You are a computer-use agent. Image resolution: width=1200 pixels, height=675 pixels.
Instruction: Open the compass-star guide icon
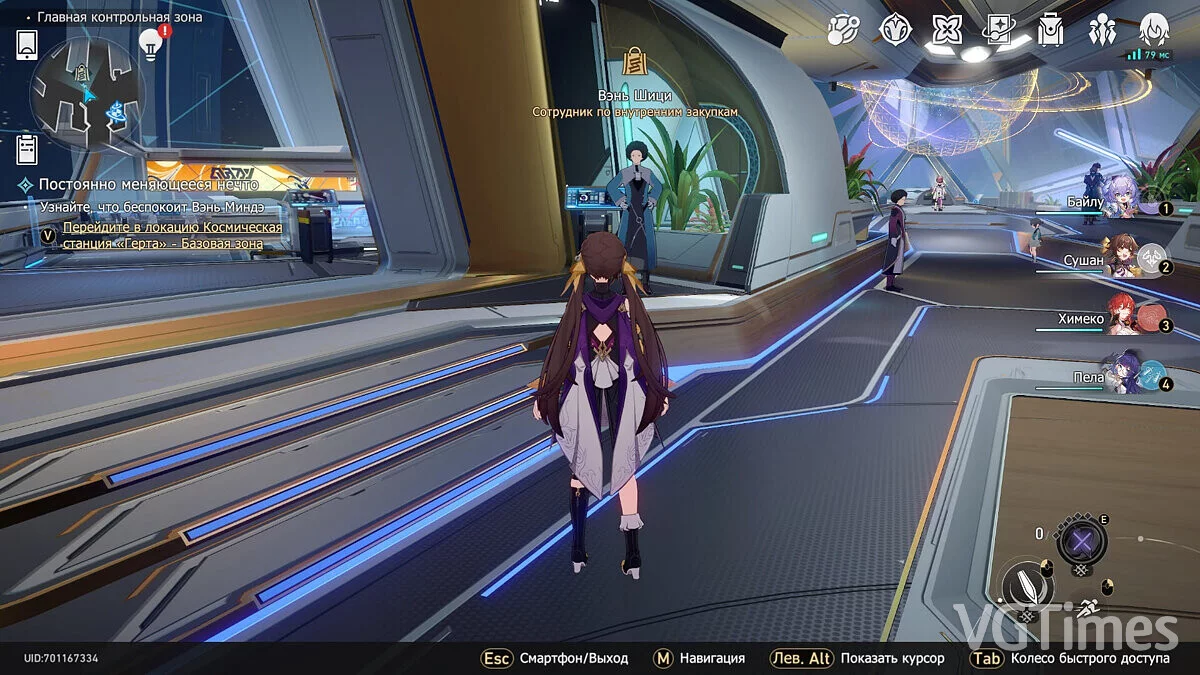click(x=895, y=31)
